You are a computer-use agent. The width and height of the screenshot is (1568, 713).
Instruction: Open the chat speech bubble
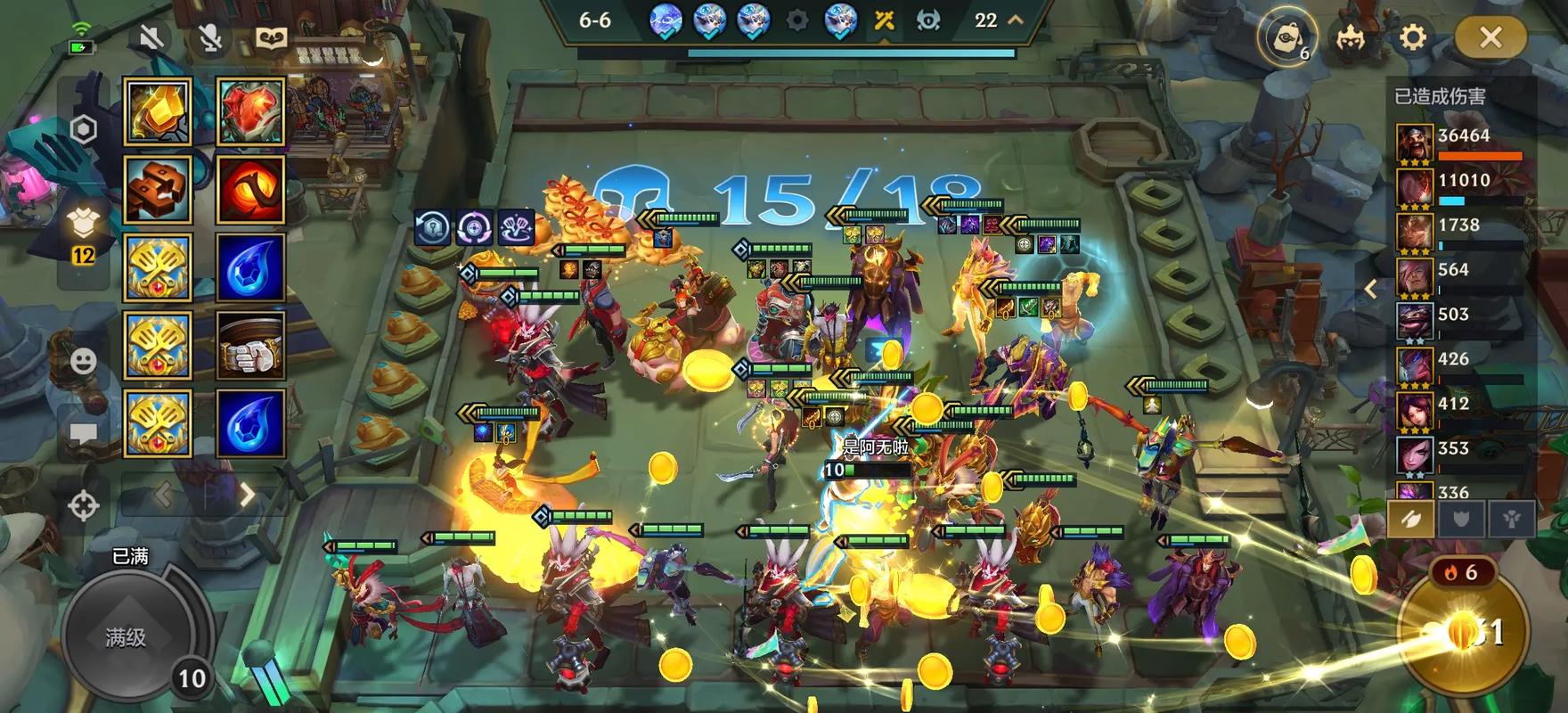pos(84,434)
